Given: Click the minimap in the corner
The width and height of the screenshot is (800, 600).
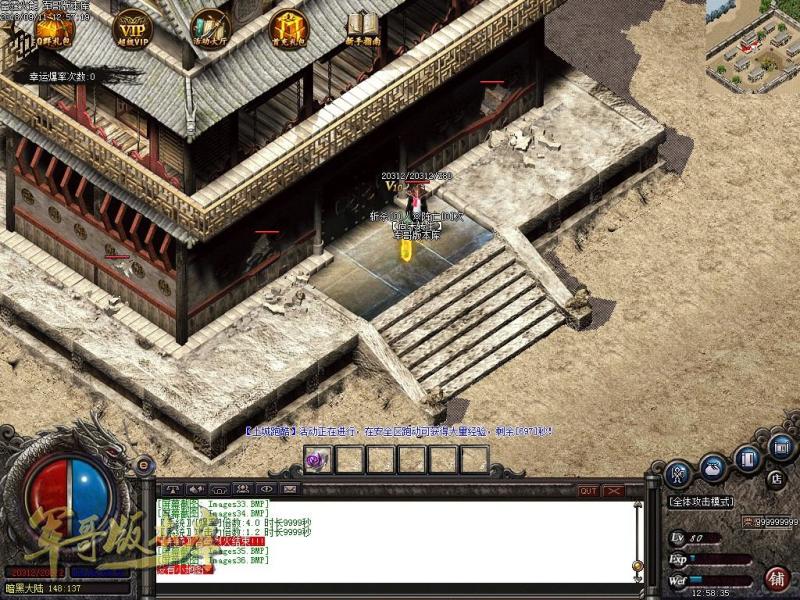Looking at the screenshot, I should [752, 47].
